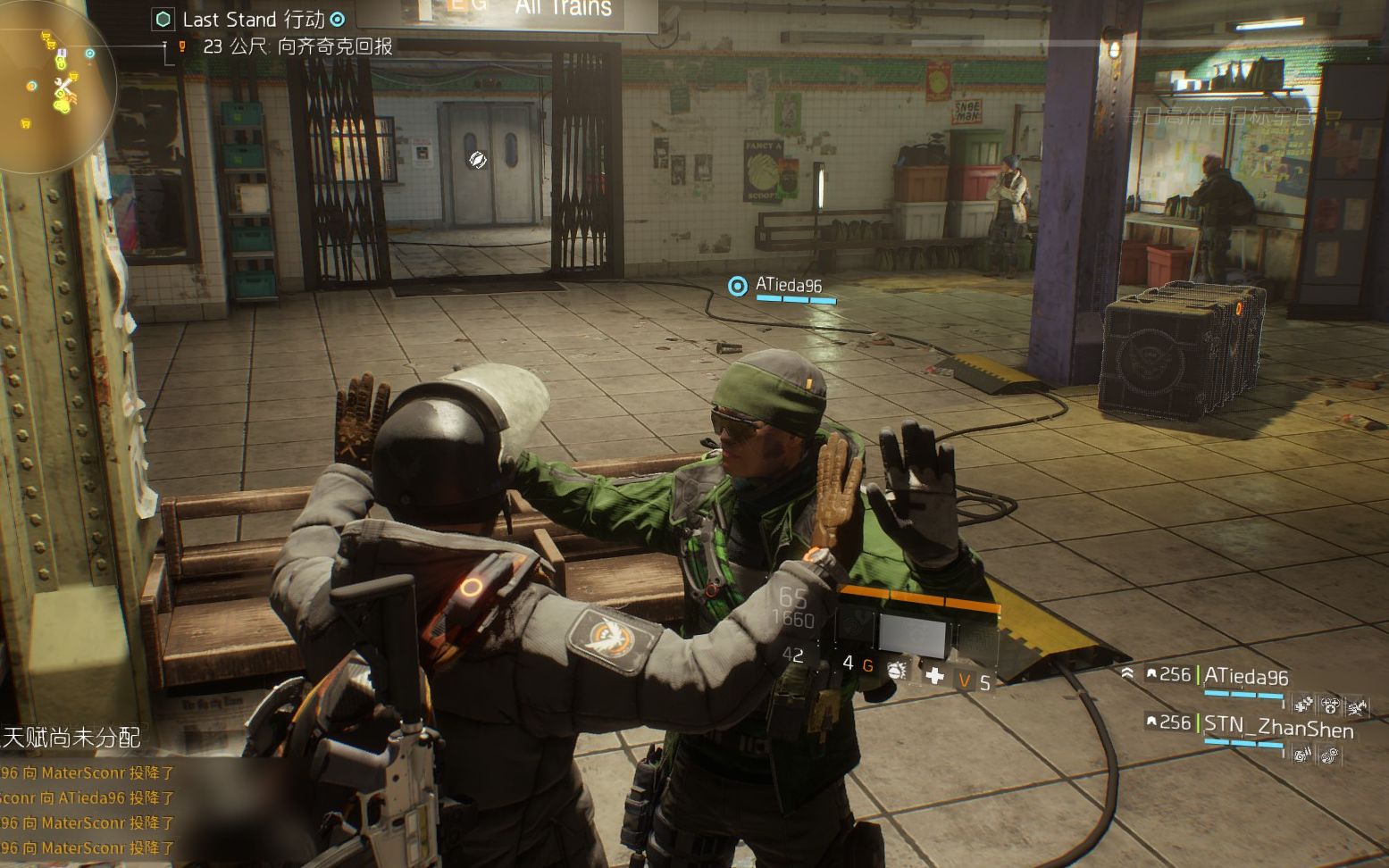The image size is (1389, 868).
Task: Click the surrender emote chat log
Action: click(88, 809)
